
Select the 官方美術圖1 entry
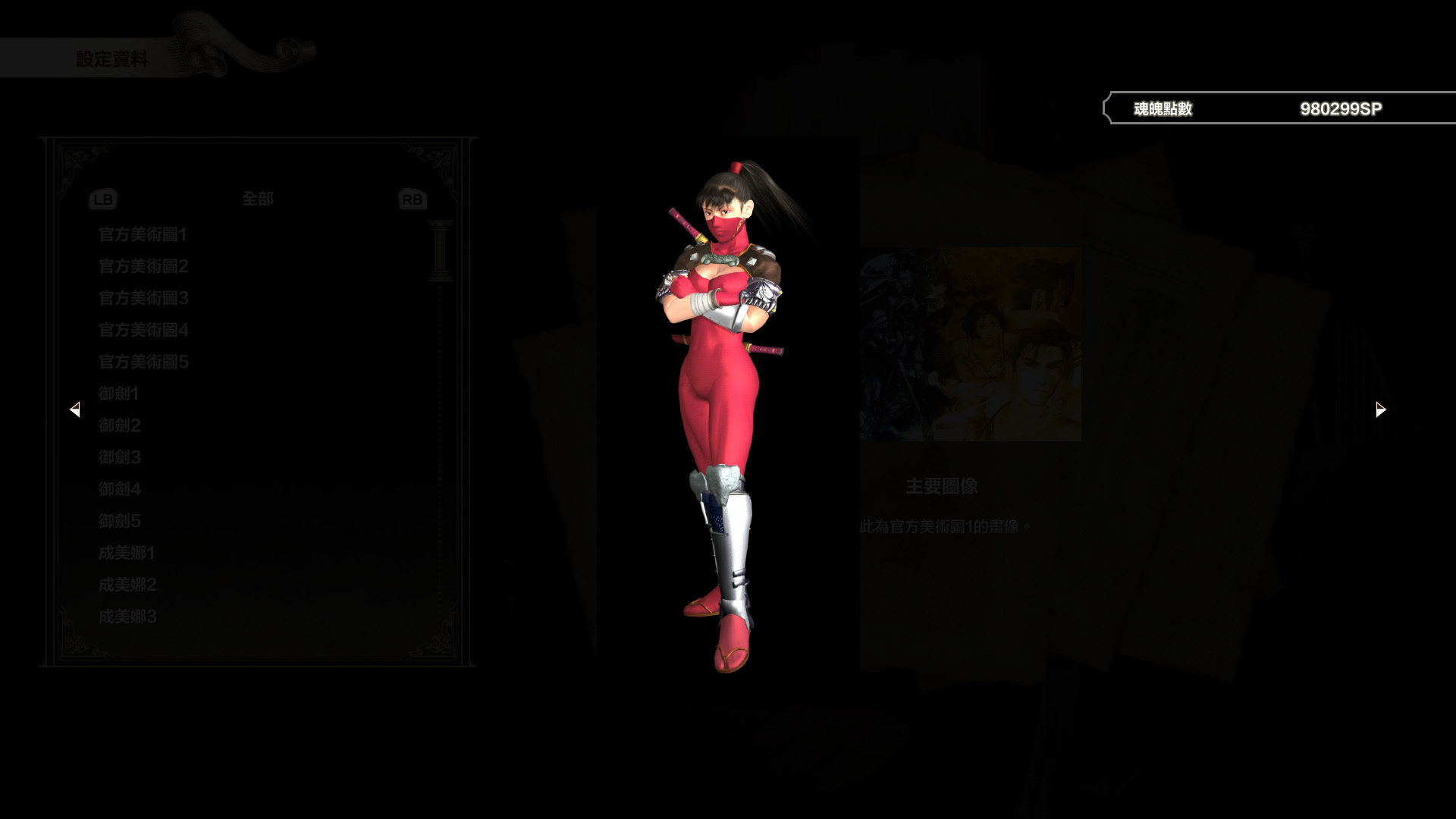point(142,235)
